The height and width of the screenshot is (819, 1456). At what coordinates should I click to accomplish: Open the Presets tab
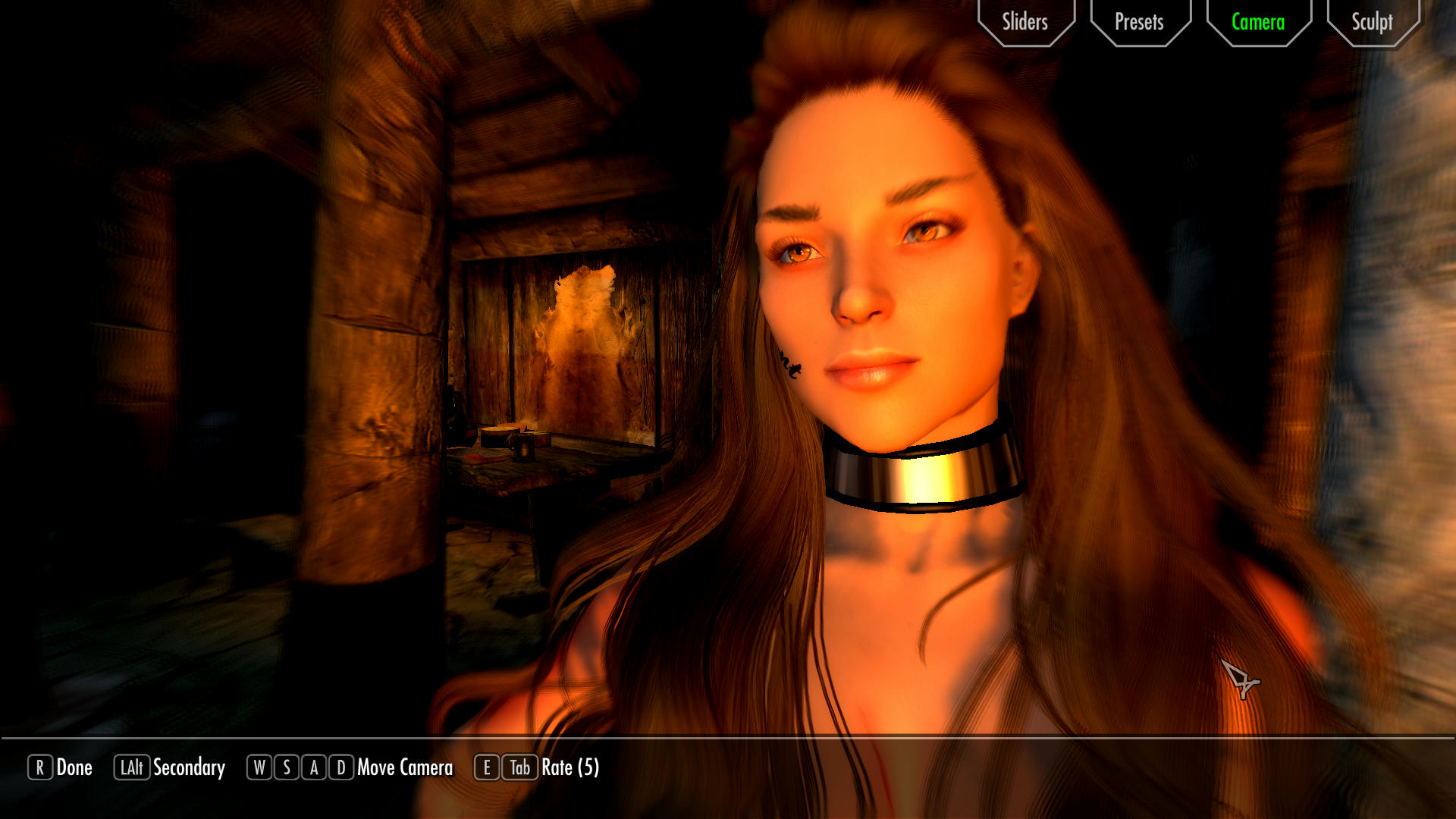(1139, 22)
